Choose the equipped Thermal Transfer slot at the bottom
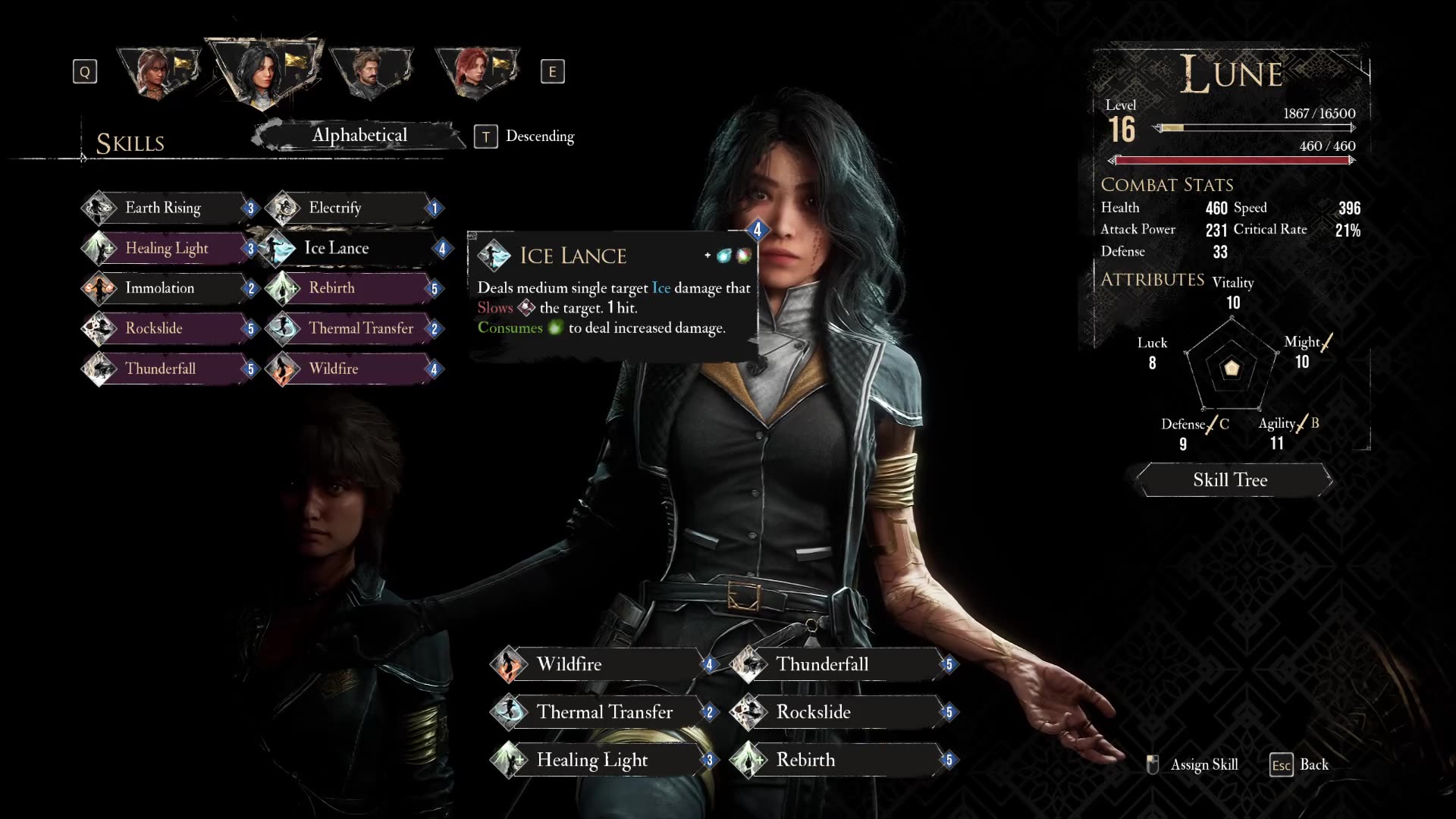The height and width of the screenshot is (819, 1456). (x=603, y=712)
